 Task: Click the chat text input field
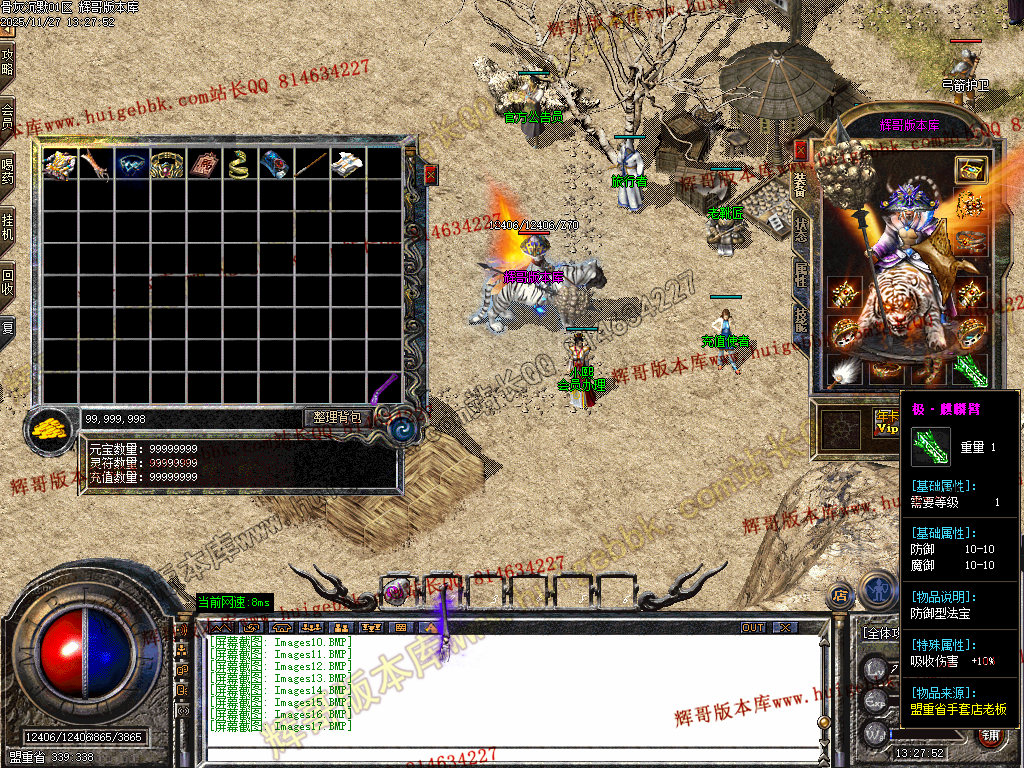[x=500, y=750]
